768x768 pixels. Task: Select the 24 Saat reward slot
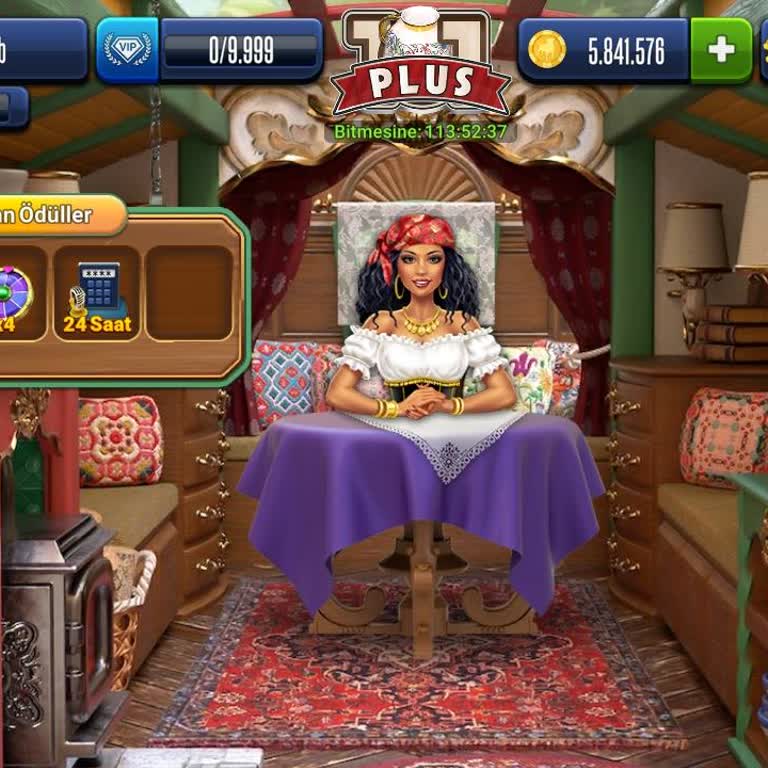(97, 294)
